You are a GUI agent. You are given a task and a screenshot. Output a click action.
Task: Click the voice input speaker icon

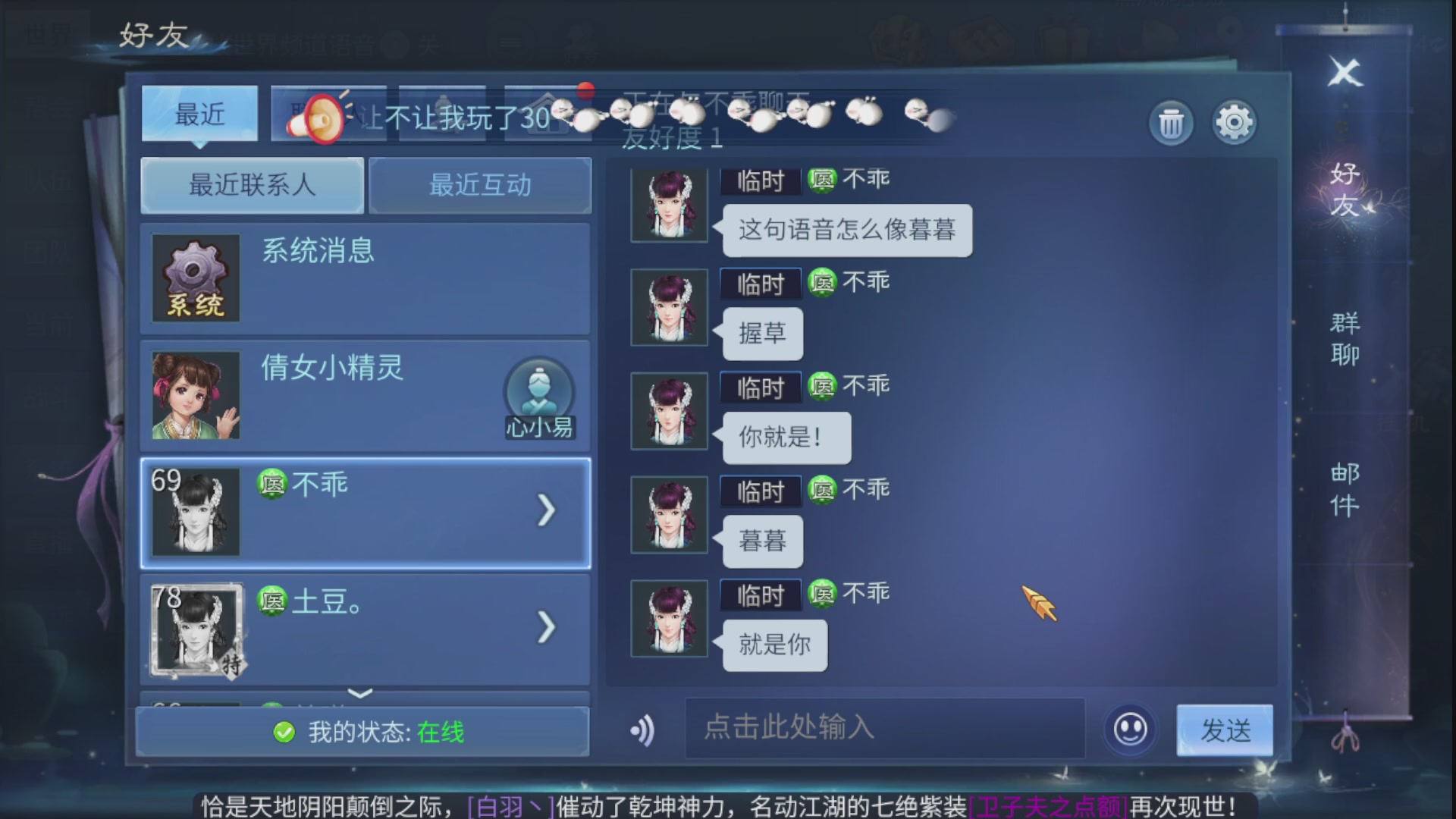point(644,730)
